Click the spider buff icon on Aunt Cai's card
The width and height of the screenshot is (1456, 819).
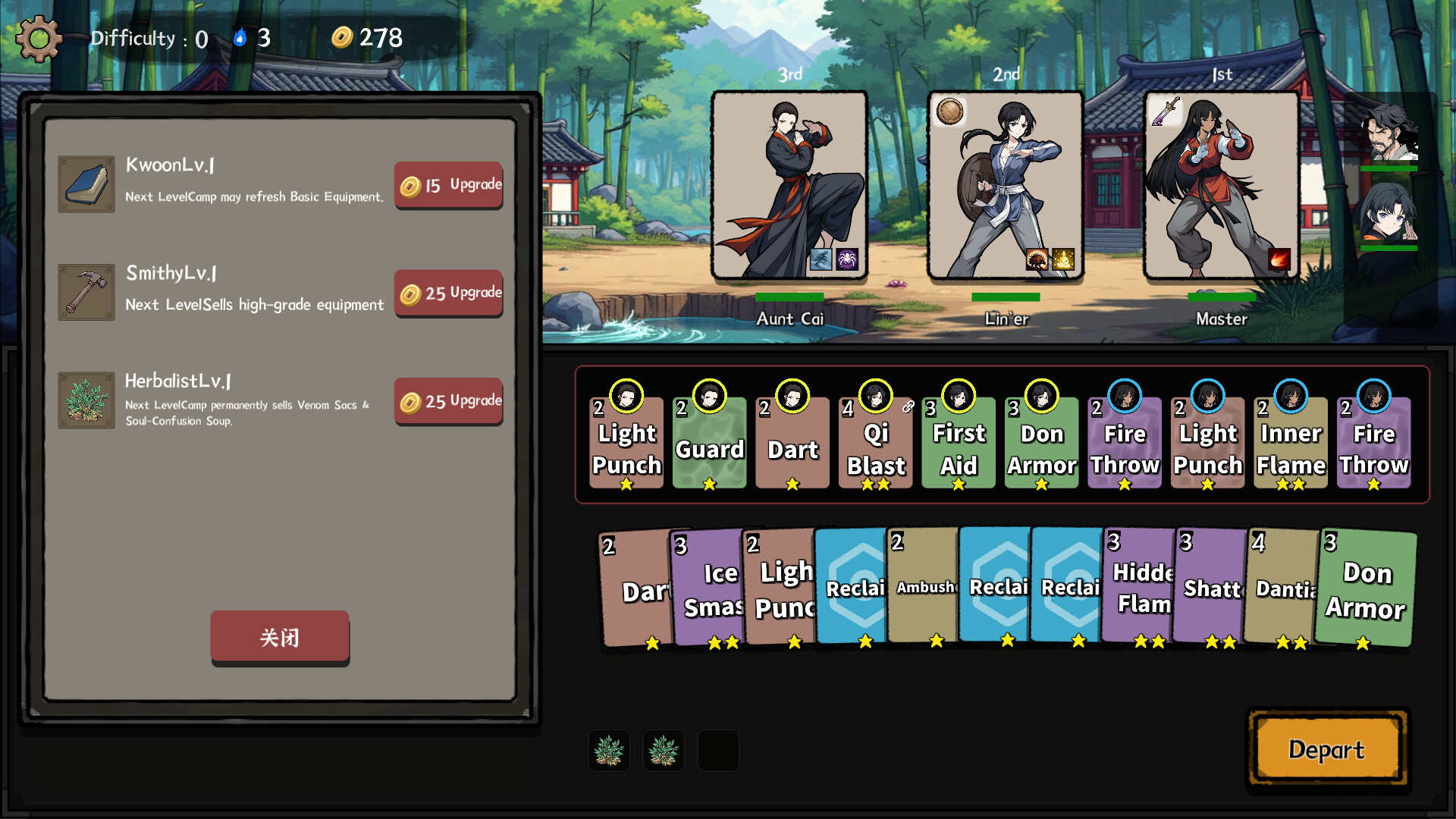[847, 259]
